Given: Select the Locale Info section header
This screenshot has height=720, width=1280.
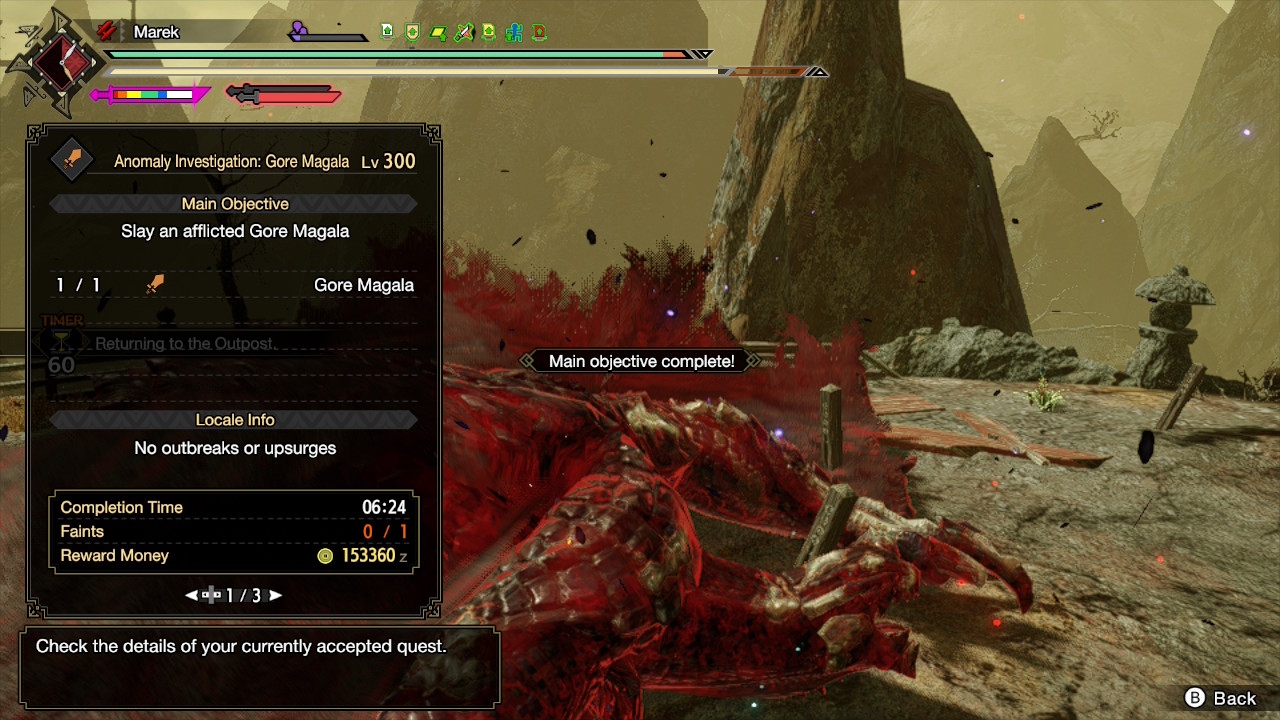Looking at the screenshot, I should point(235,420).
